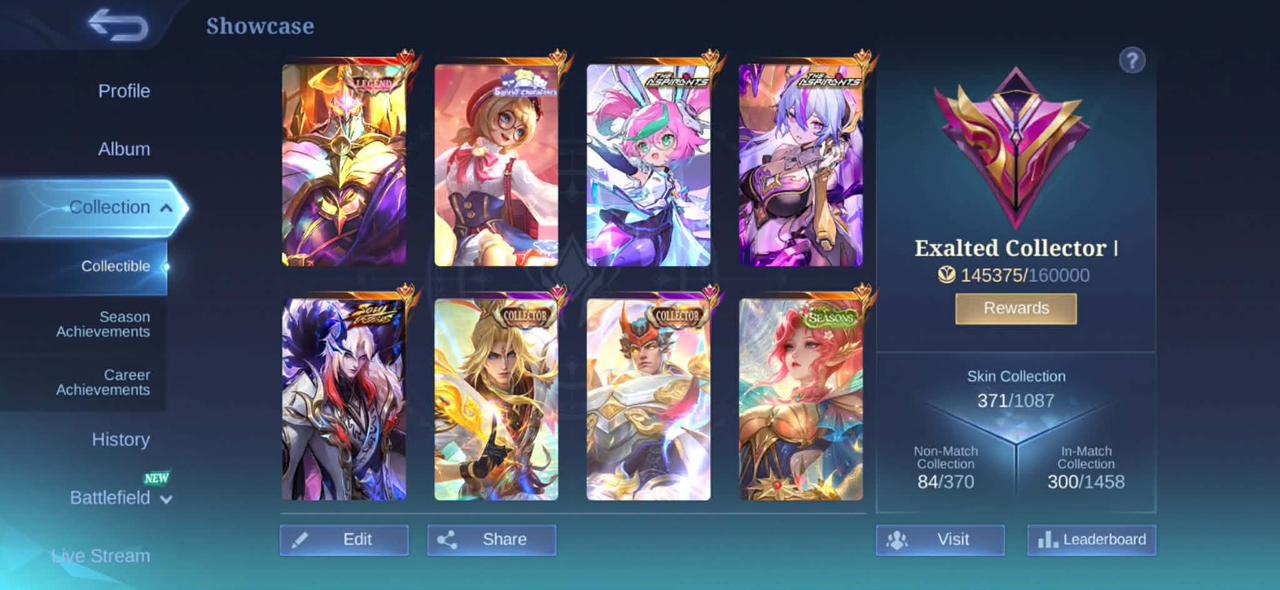This screenshot has width=1280, height=590.
Task: Open the question mark help icon
Action: coord(1132,61)
